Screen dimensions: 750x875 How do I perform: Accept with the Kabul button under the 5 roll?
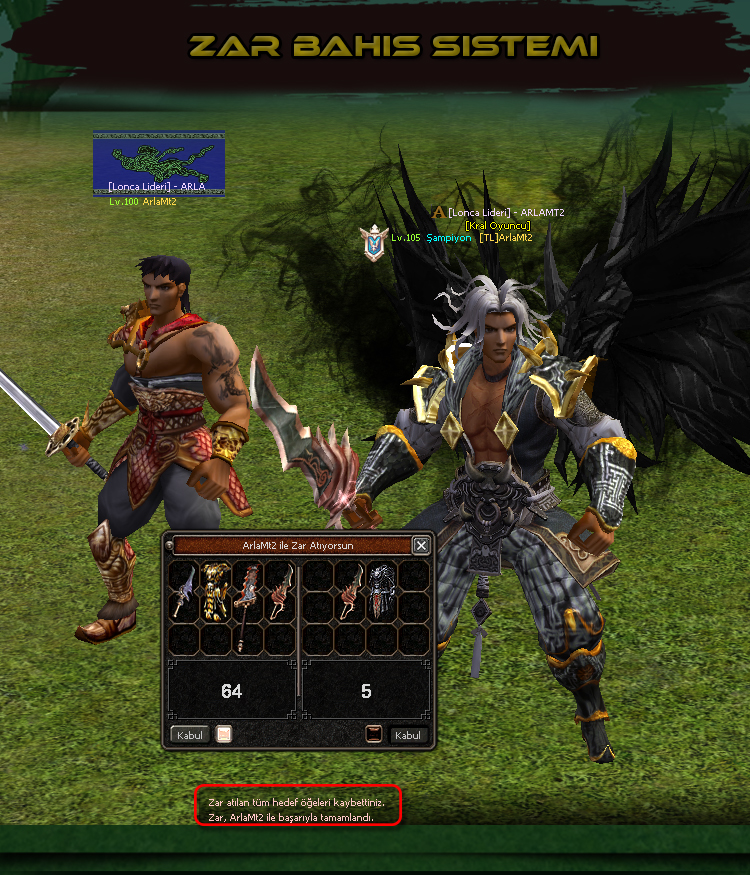[408, 735]
